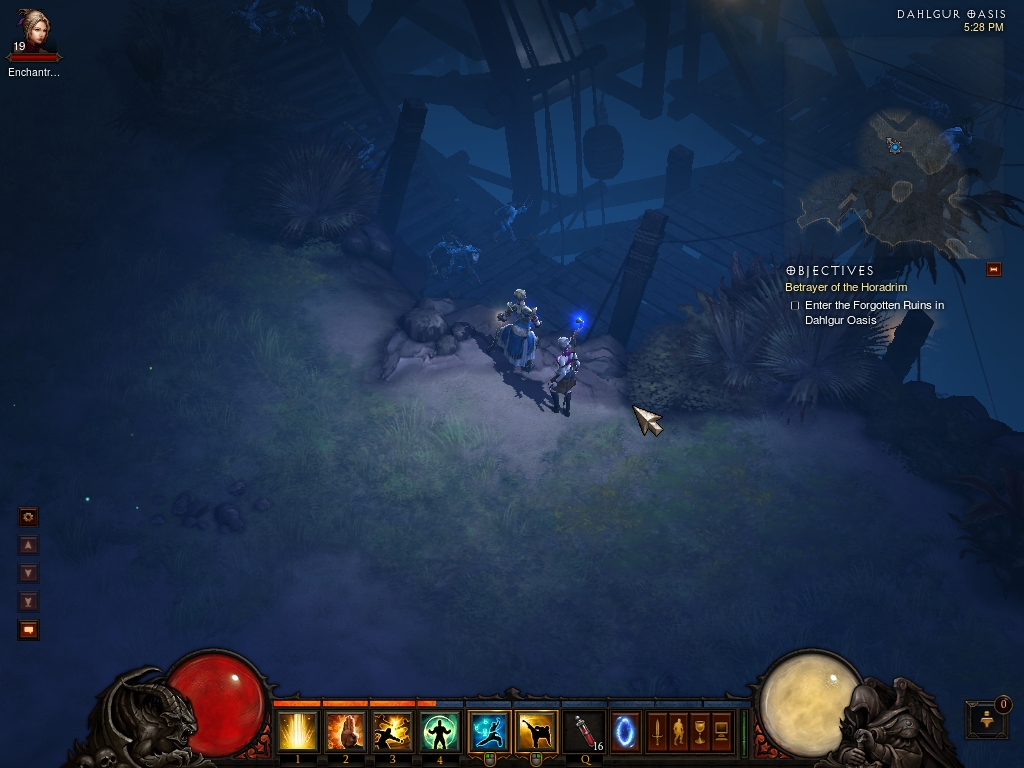1024x768 pixels.
Task: Open the quest journal via the chalice icon
Action: (700, 732)
